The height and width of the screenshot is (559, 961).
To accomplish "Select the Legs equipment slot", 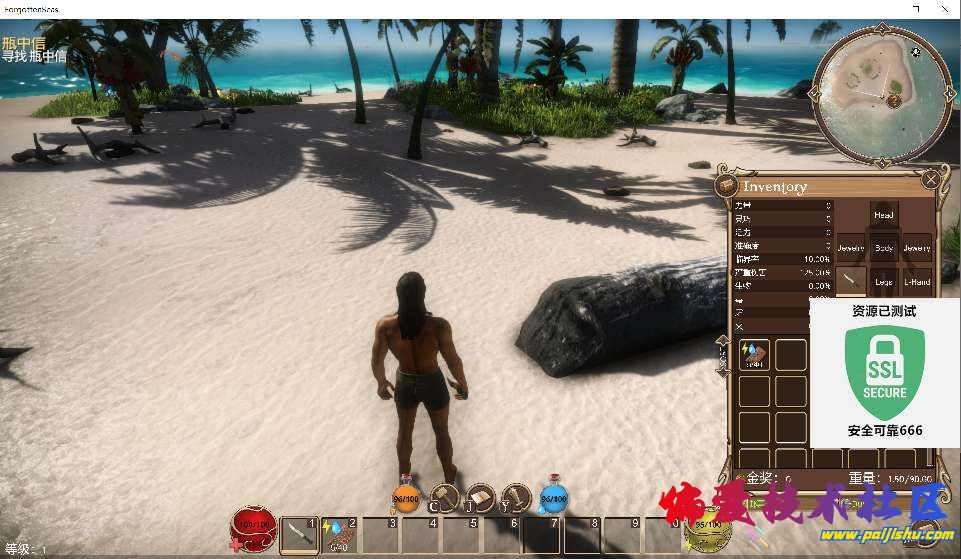I will pyautogui.click(x=883, y=282).
